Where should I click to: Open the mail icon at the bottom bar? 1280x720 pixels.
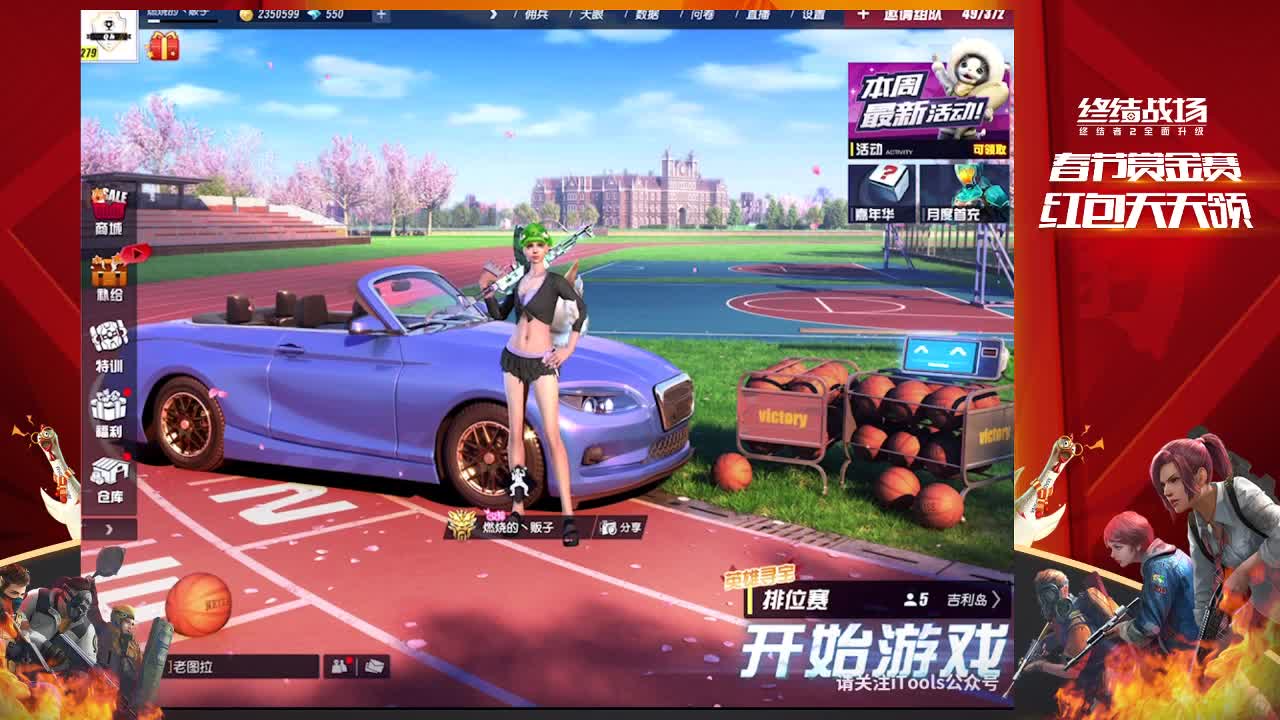376,666
